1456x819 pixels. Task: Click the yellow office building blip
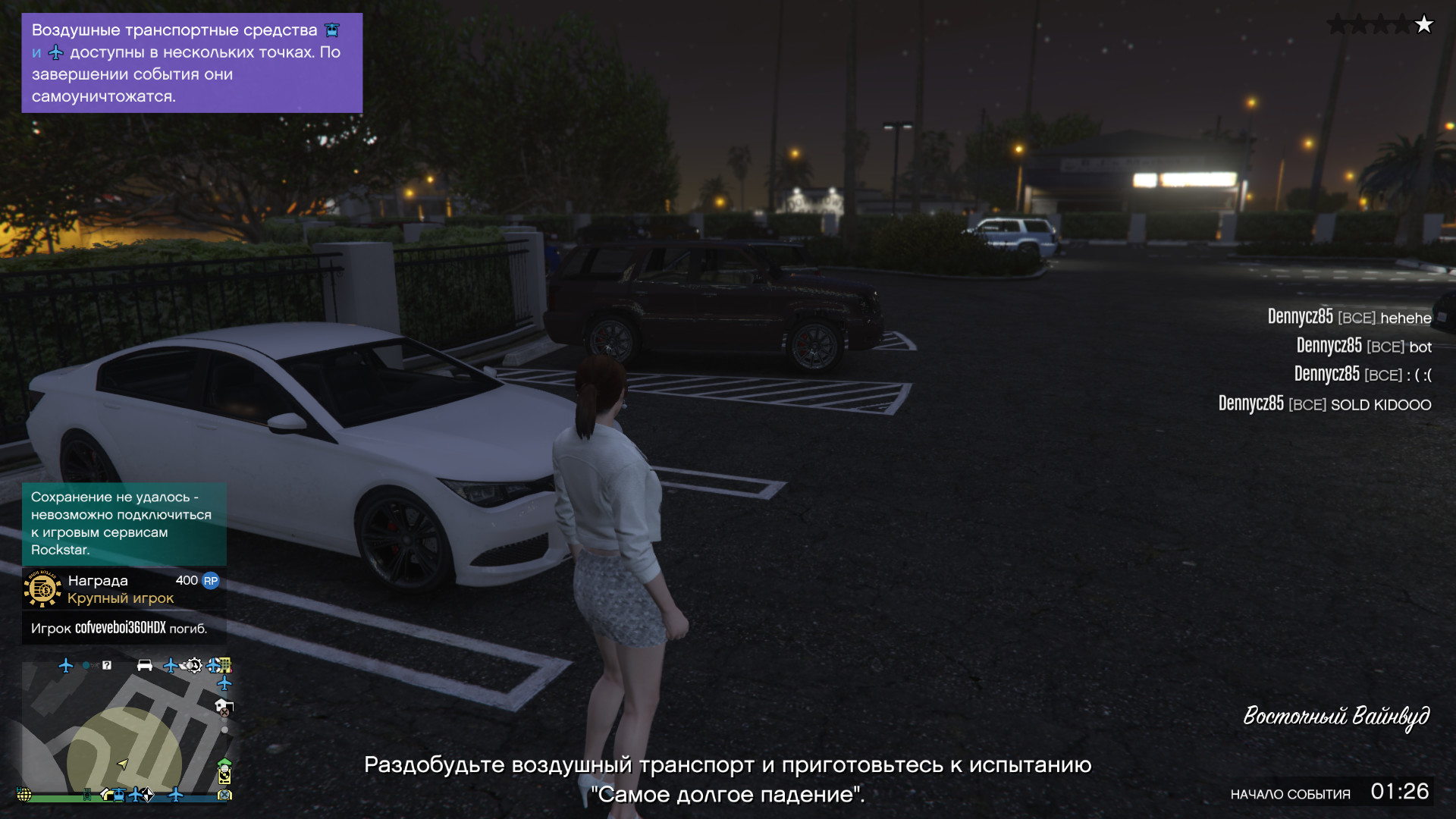tap(224, 666)
